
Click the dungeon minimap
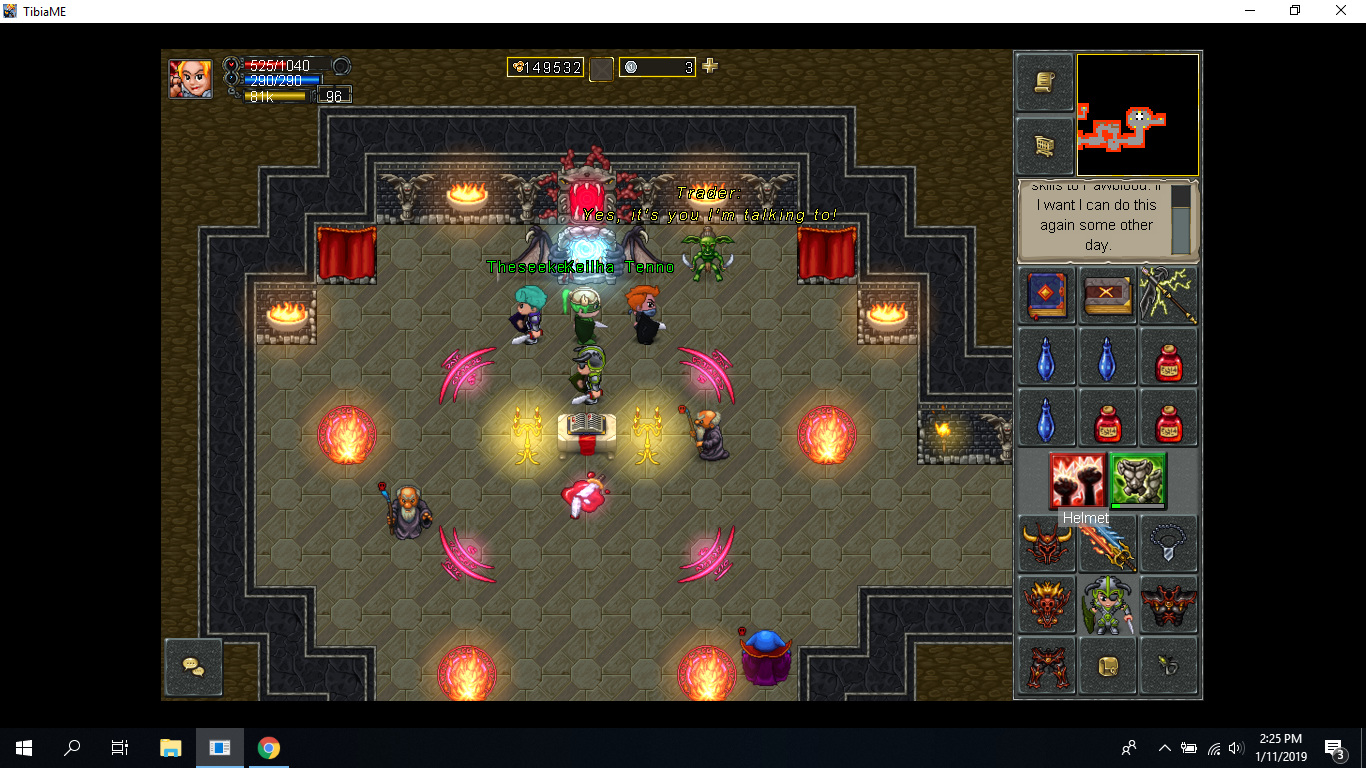pyautogui.click(x=1137, y=115)
